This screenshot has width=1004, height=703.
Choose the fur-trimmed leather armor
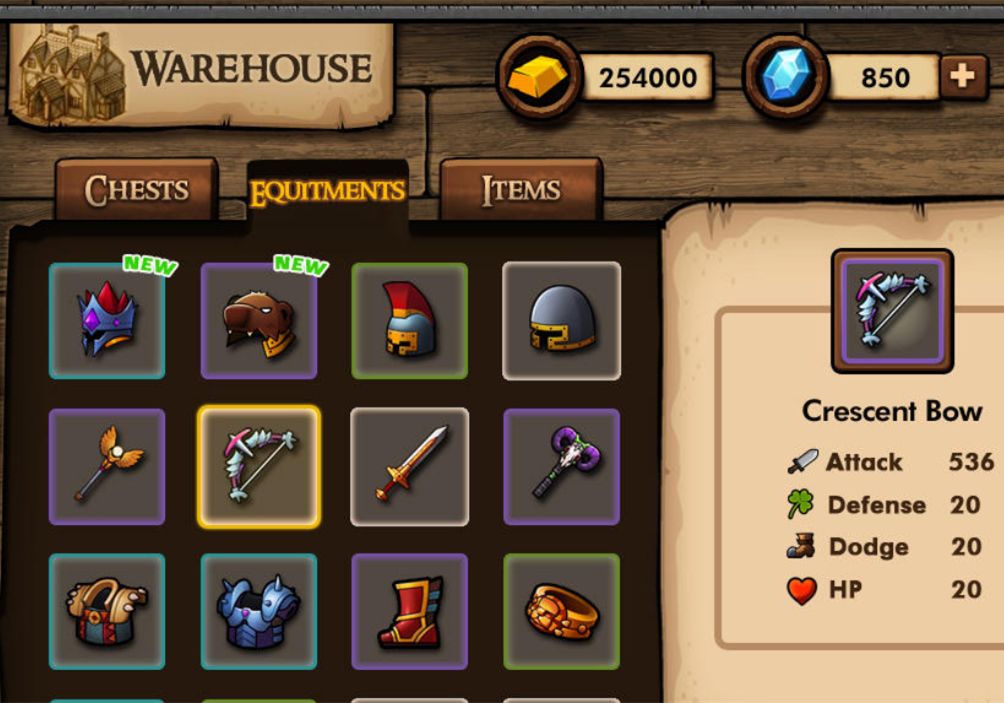click(x=107, y=611)
